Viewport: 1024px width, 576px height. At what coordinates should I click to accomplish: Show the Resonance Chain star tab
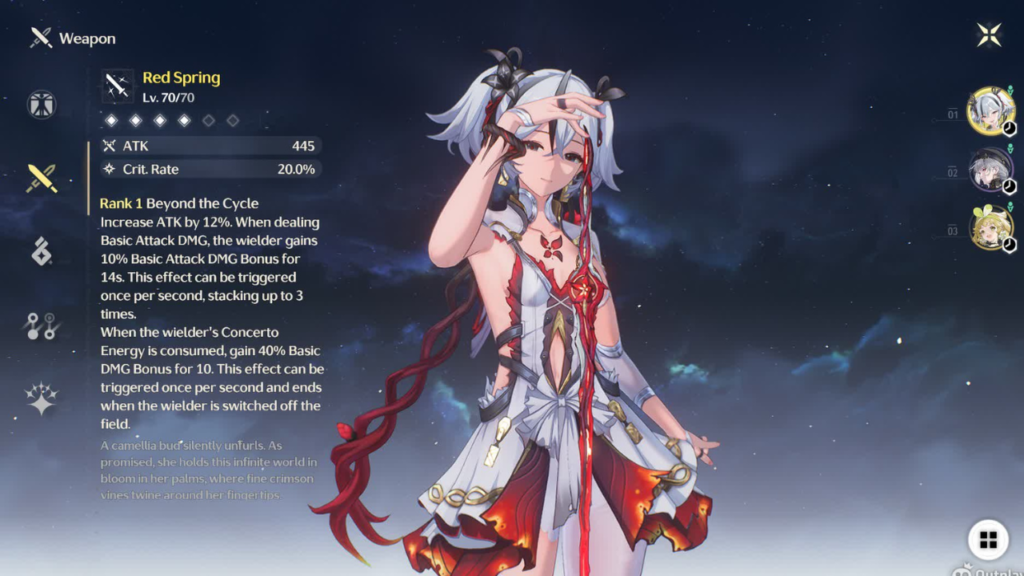42,399
